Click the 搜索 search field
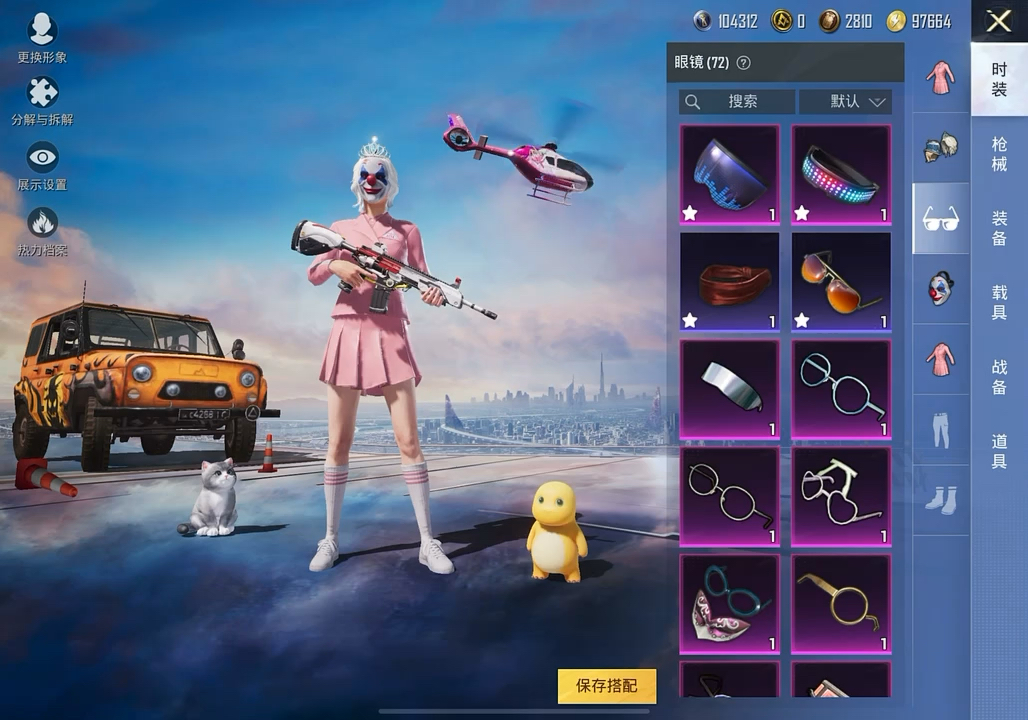Viewport: 1028px width, 720px height. (x=737, y=102)
